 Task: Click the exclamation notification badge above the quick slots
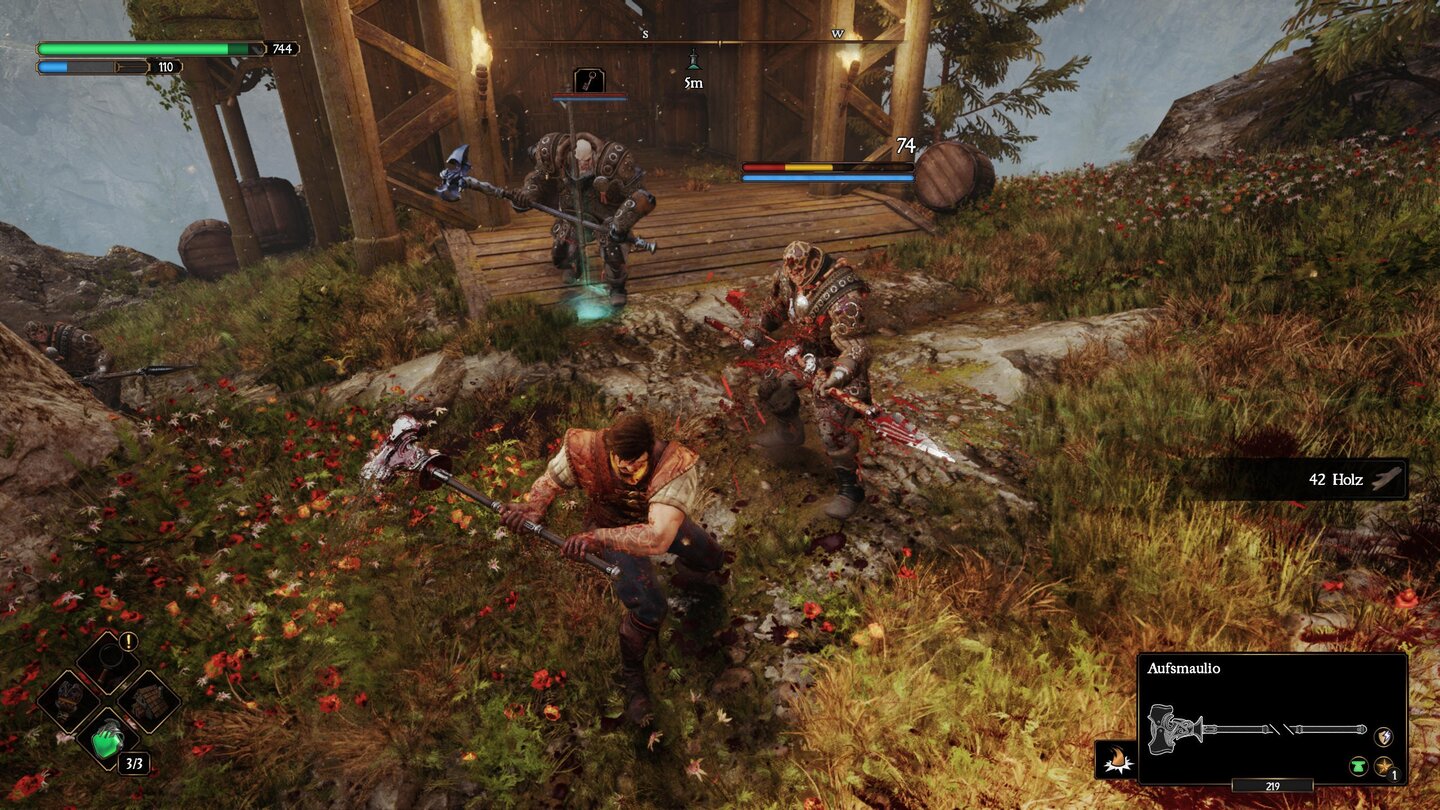128,641
